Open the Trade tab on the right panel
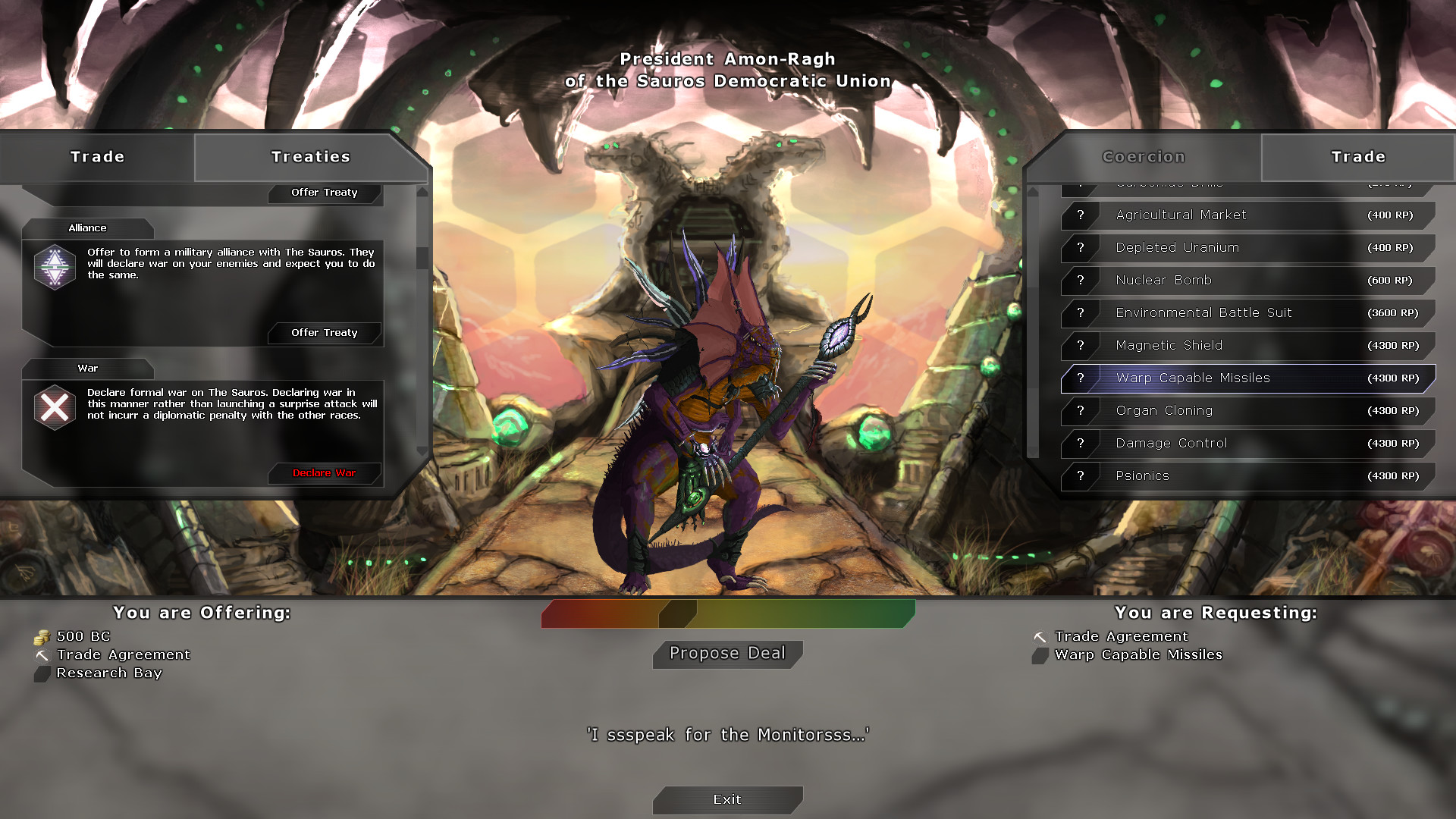Image resolution: width=1456 pixels, height=819 pixels. pos(1357,157)
